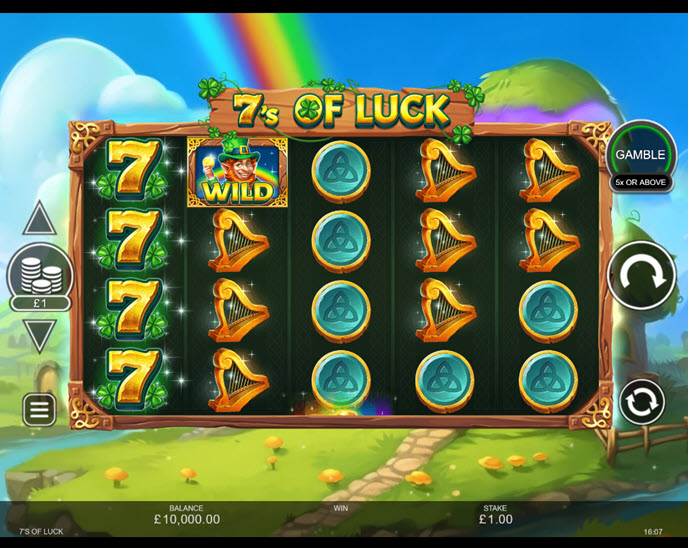
Task: Open the Gamble feature
Action: [x=640, y=155]
